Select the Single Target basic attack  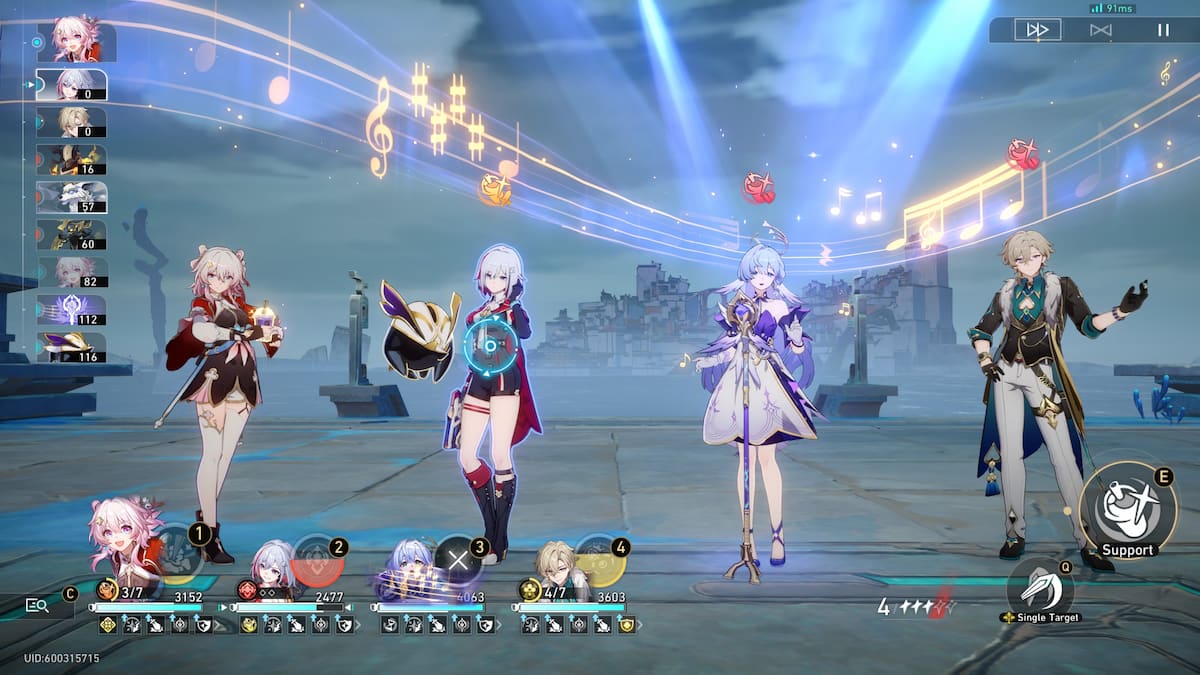point(1039,589)
